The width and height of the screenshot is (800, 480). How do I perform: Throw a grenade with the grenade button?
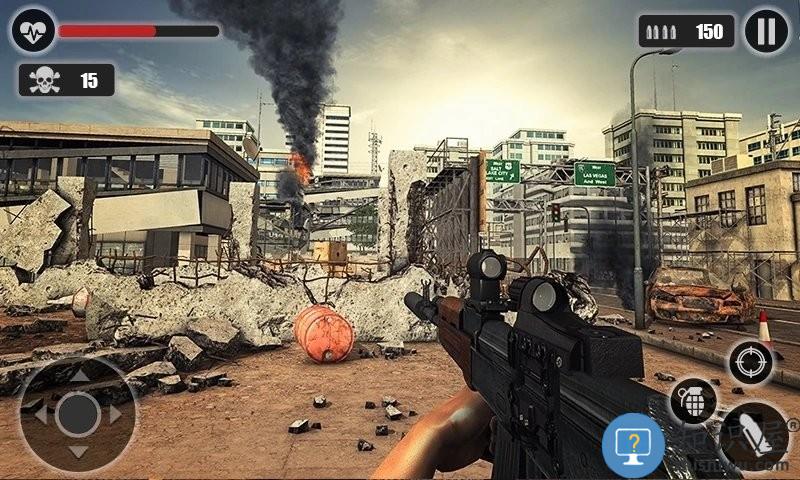click(692, 402)
